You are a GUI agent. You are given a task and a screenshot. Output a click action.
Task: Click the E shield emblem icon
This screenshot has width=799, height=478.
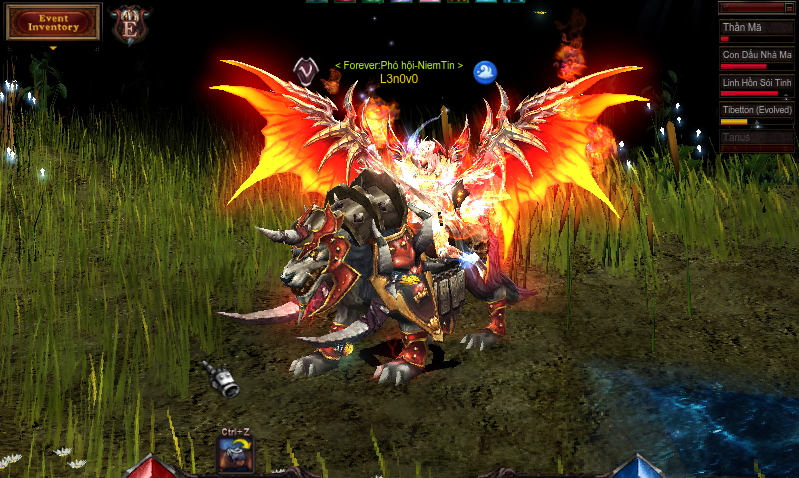[x=127, y=23]
